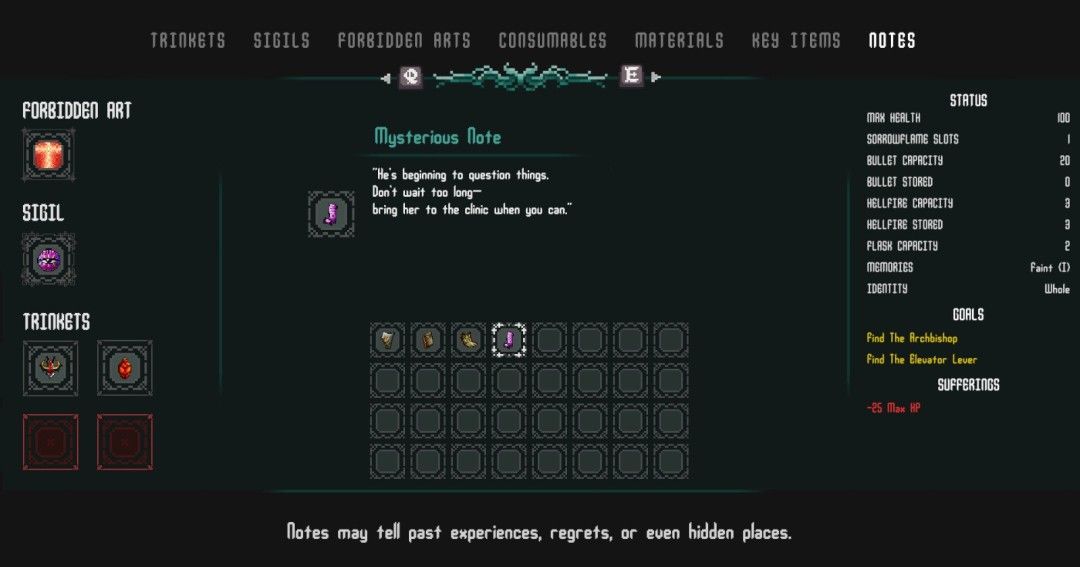Select the pale torn note in the grid
Viewport: 1080px width, 567px height.
tap(388, 340)
